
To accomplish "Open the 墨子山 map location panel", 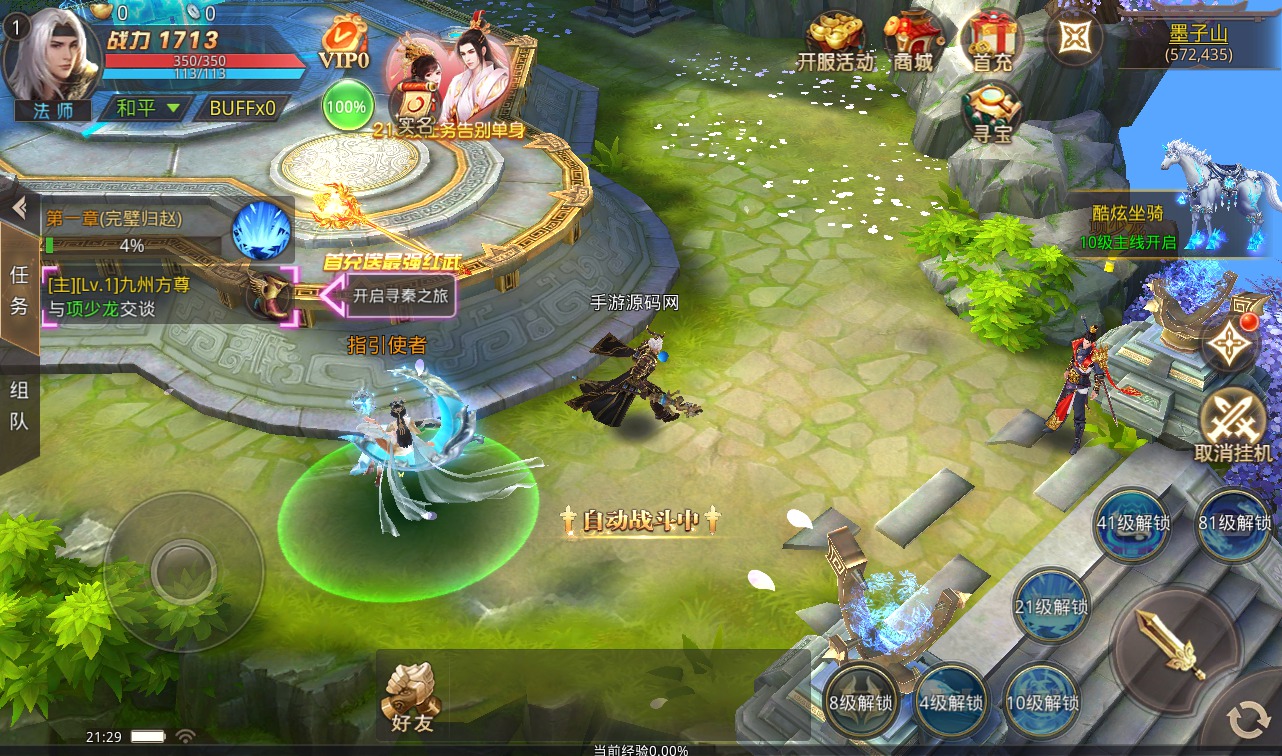I will pyautogui.click(x=1198, y=40).
